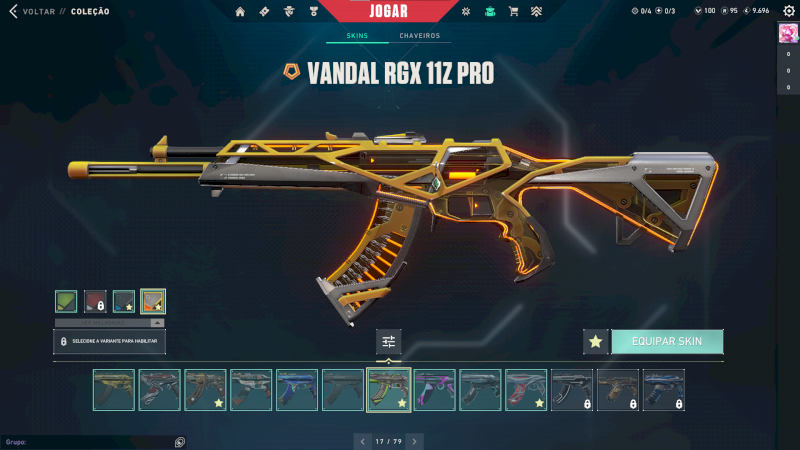Switch to the Chaveiros tab
Image resolution: width=800 pixels, height=450 pixels.
[x=419, y=36]
